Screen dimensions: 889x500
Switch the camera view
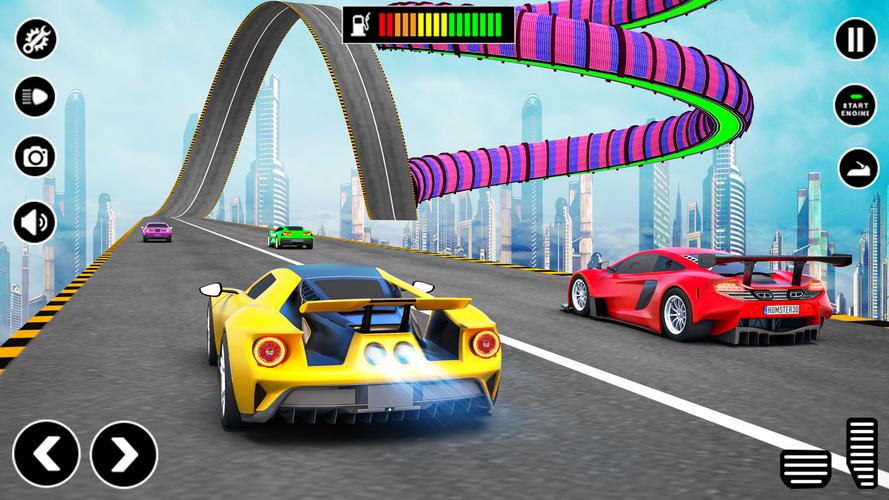point(35,156)
